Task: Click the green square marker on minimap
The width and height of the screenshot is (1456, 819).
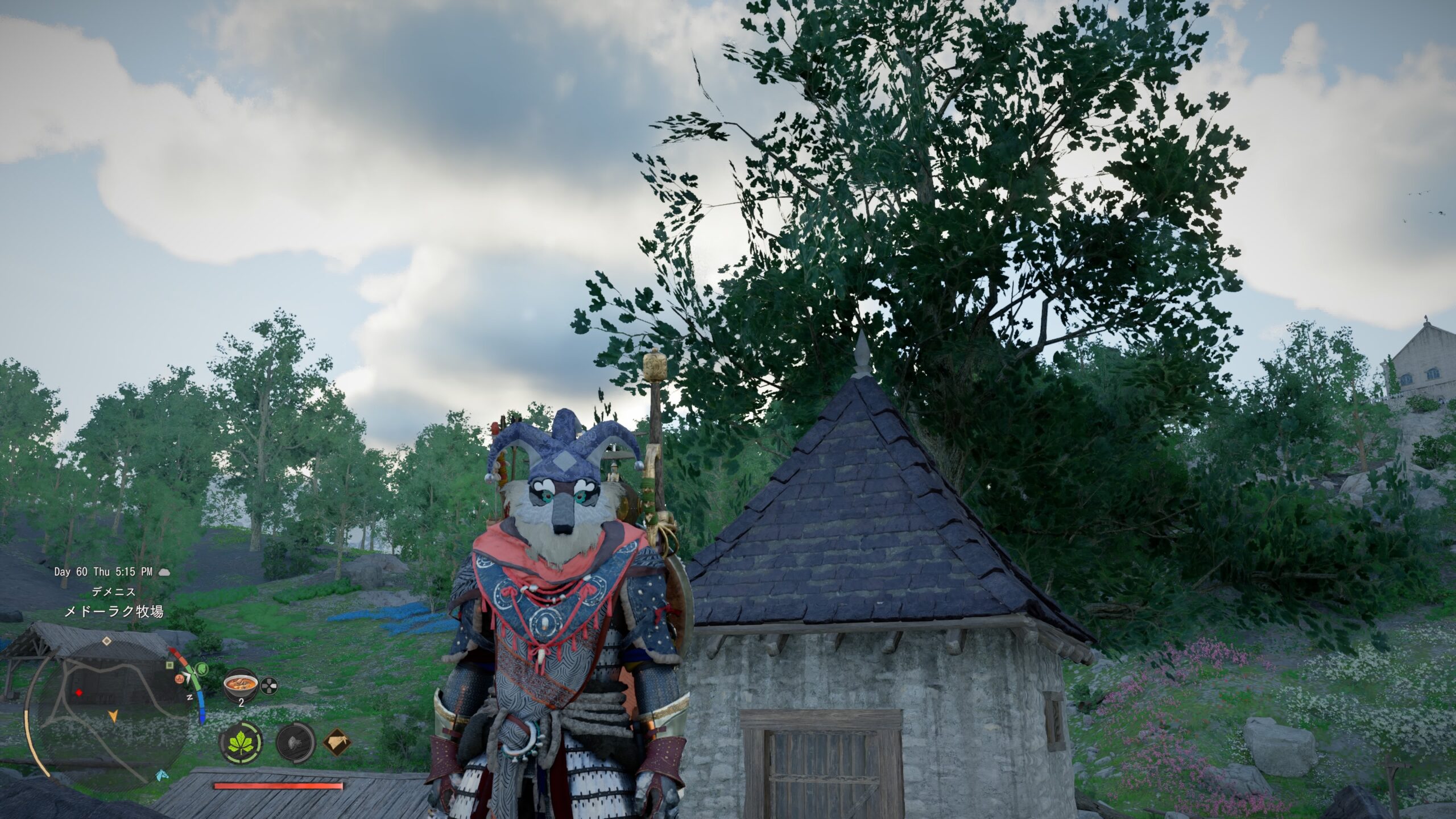Action: (x=169, y=664)
